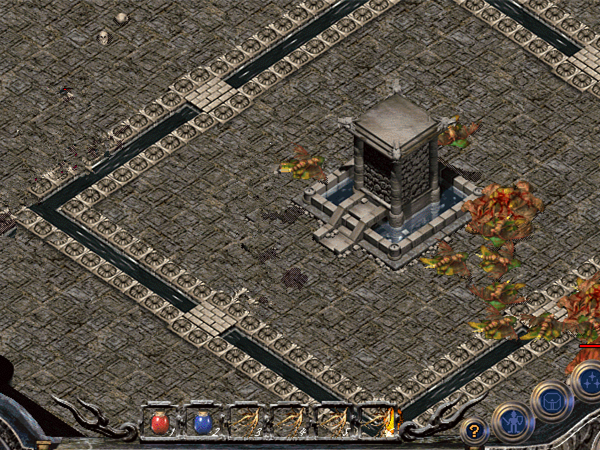Image resolution: width=600 pixels, height=450 pixels.
Task: Use the blue mana potion slot
Action: [x=203, y=422]
